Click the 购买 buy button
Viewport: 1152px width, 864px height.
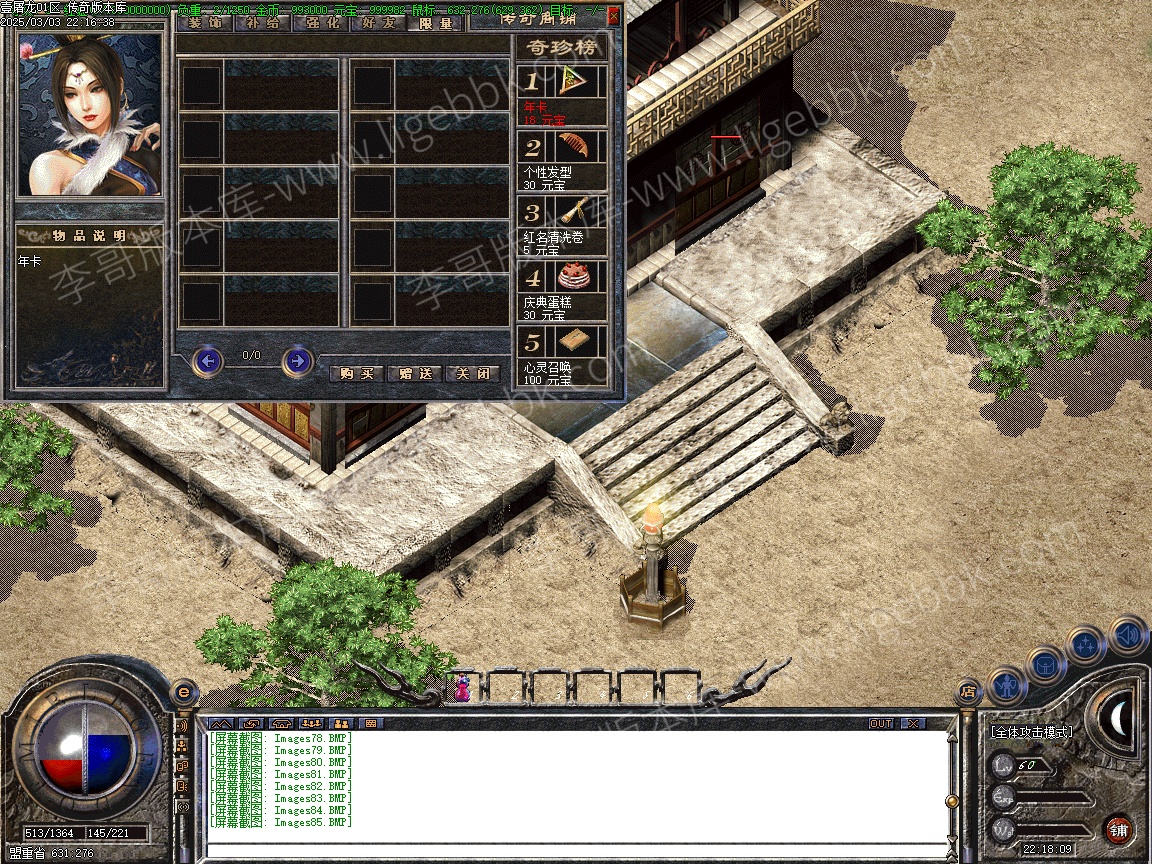pyautogui.click(x=356, y=373)
